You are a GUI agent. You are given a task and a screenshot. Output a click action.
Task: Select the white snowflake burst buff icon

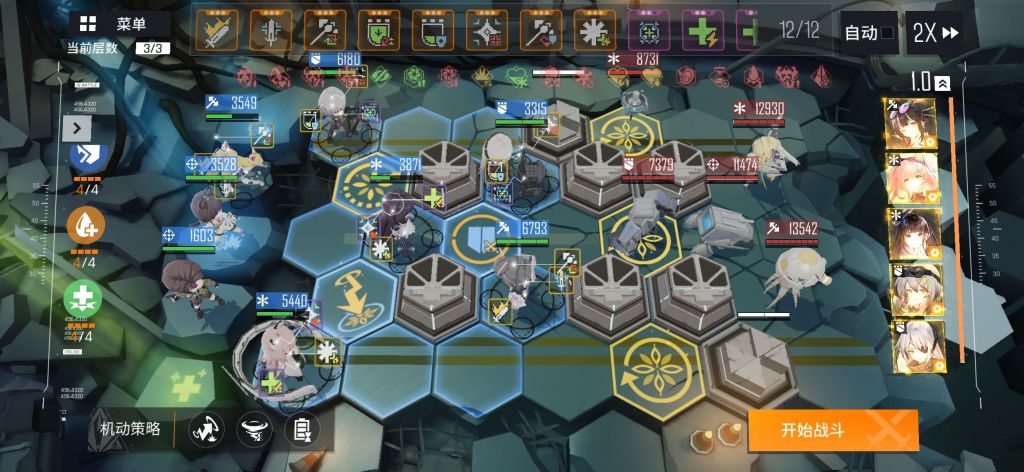[595, 31]
